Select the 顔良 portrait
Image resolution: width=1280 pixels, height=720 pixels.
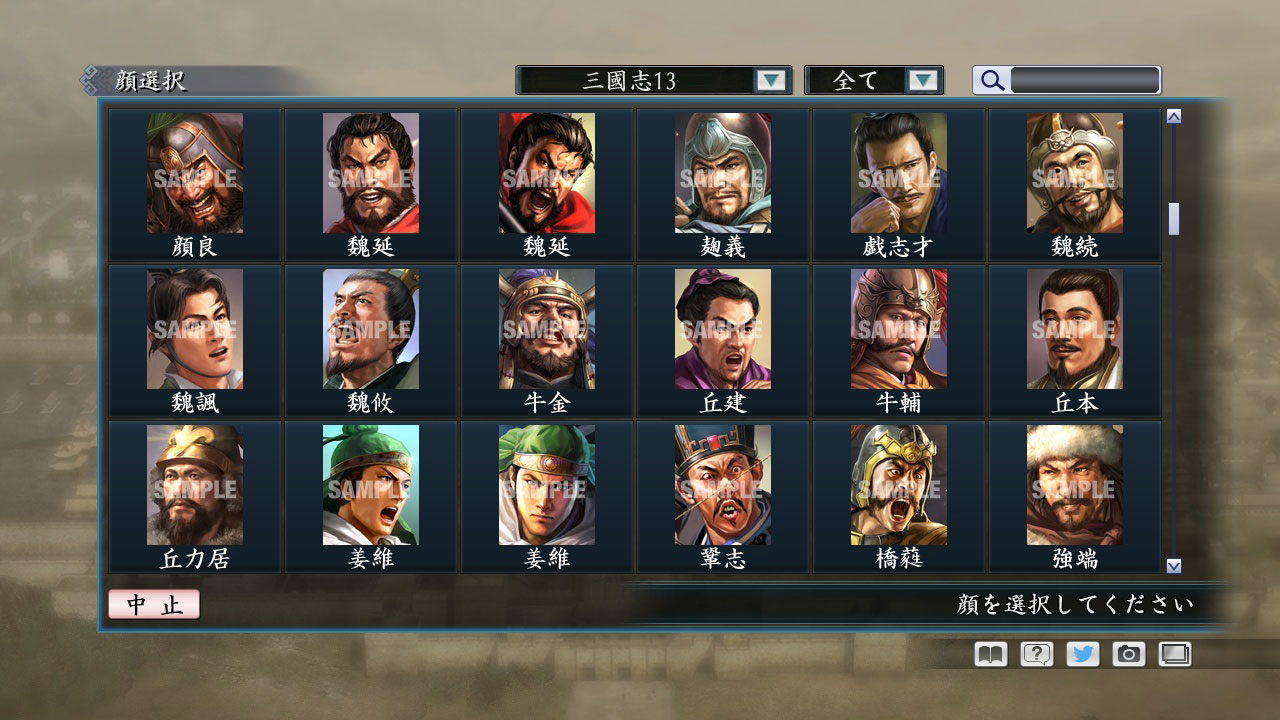click(x=193, y=175)
